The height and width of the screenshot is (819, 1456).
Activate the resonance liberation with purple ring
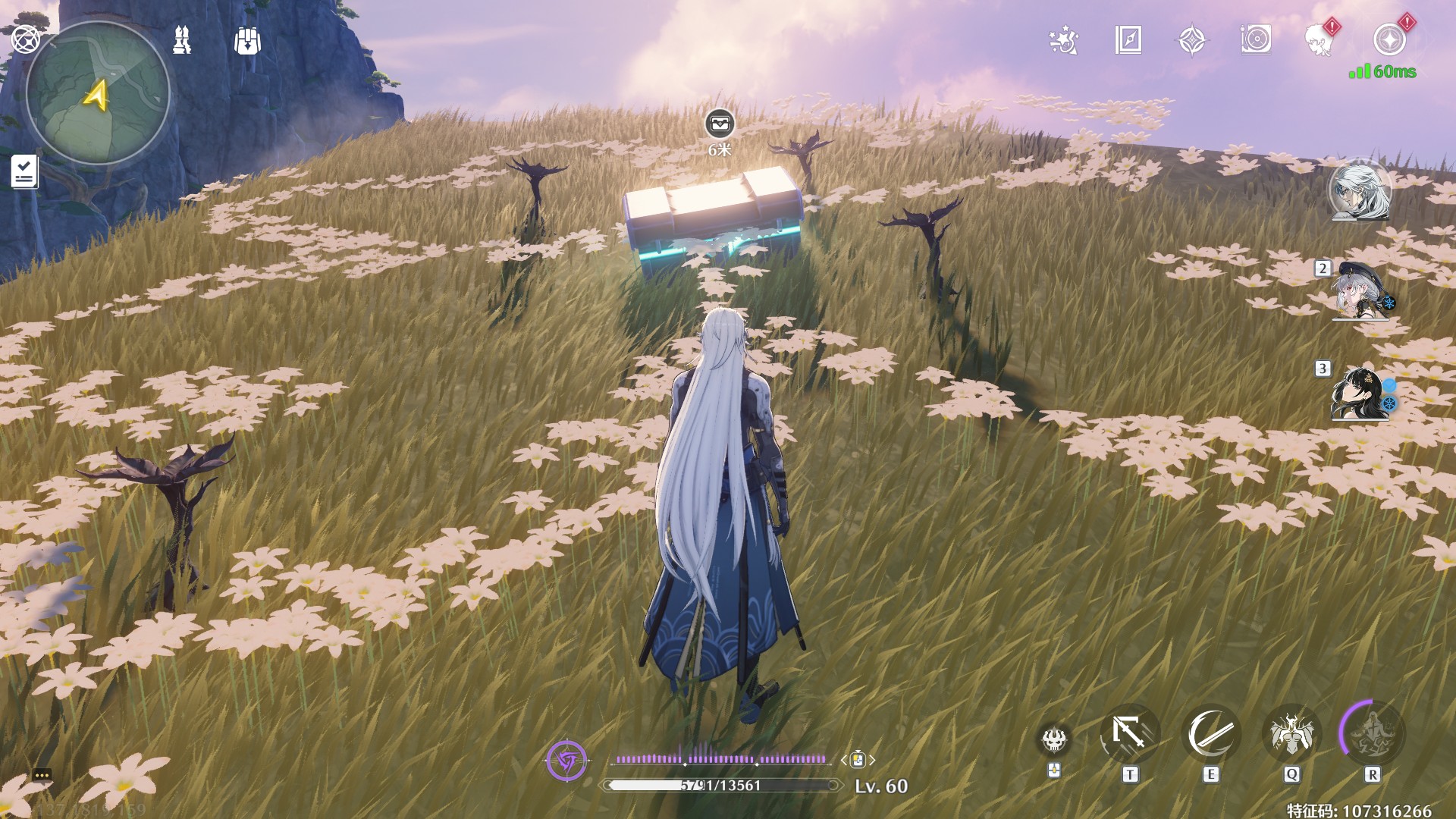[x=1372, y=733]
